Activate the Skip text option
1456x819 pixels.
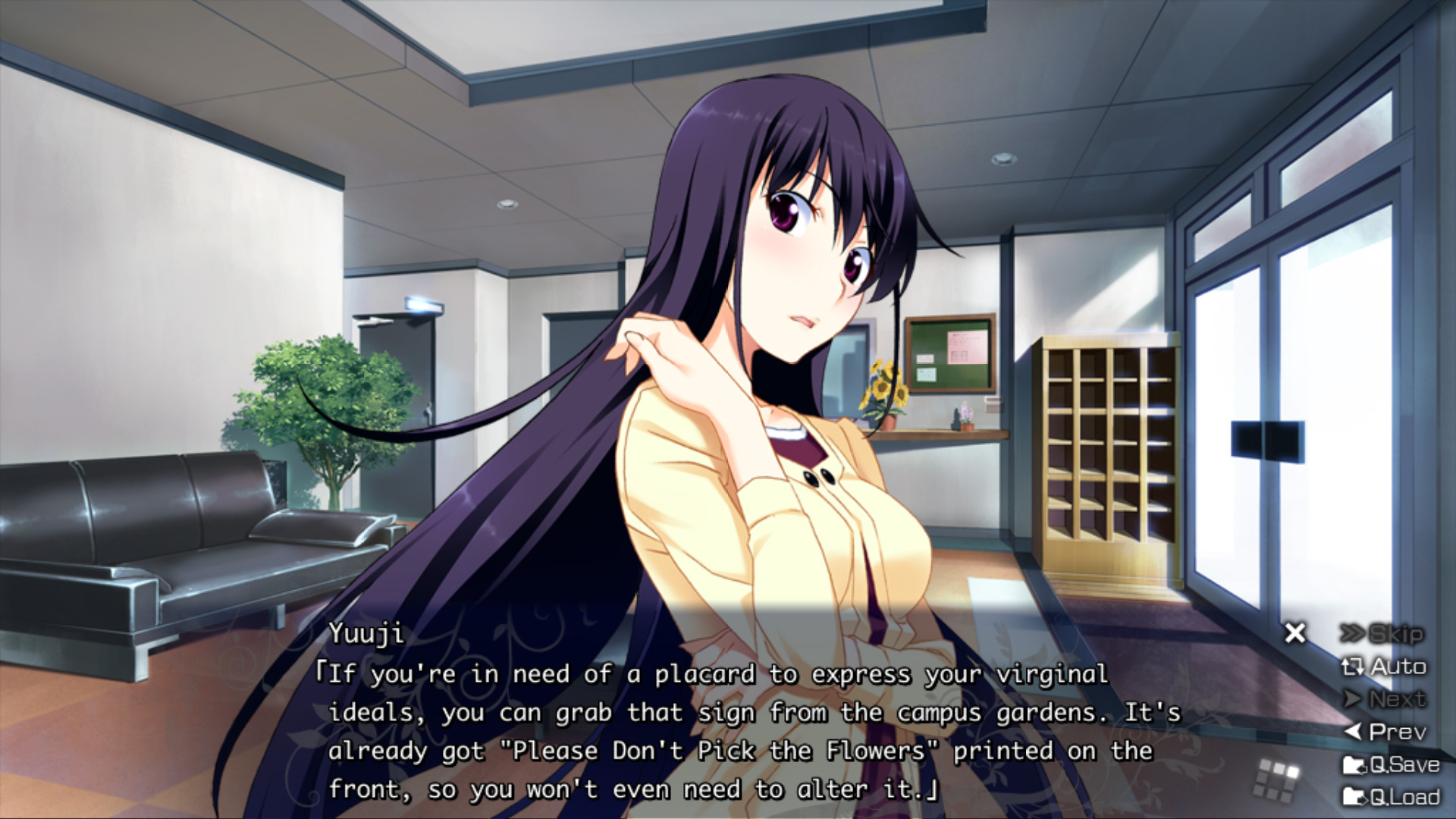click(1382, 634)
